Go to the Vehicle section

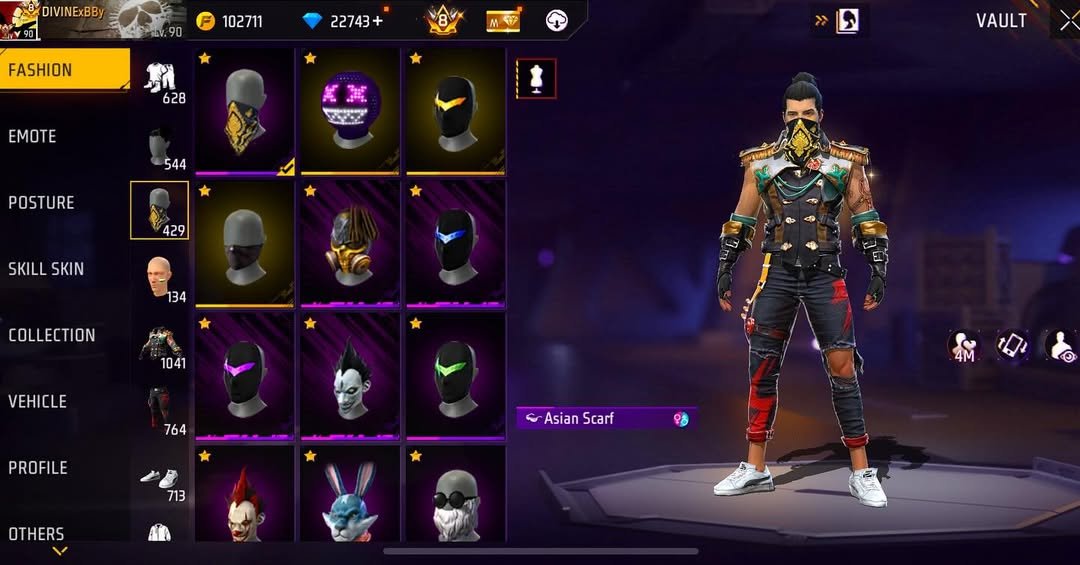pos(38,402)
